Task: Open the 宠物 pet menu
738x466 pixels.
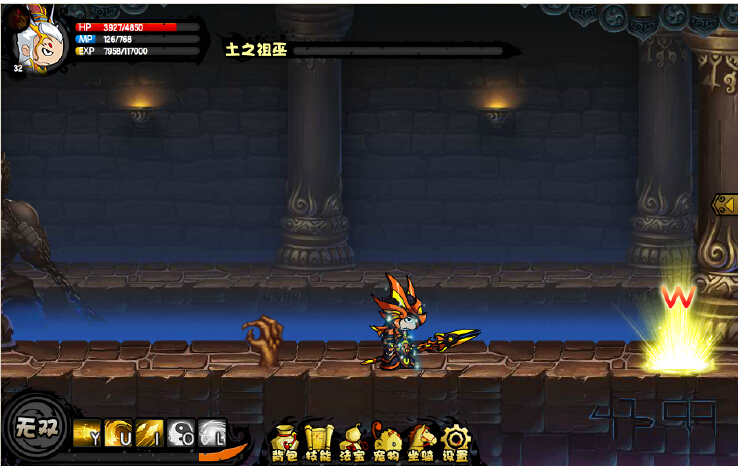Action: tap(386, 441)
